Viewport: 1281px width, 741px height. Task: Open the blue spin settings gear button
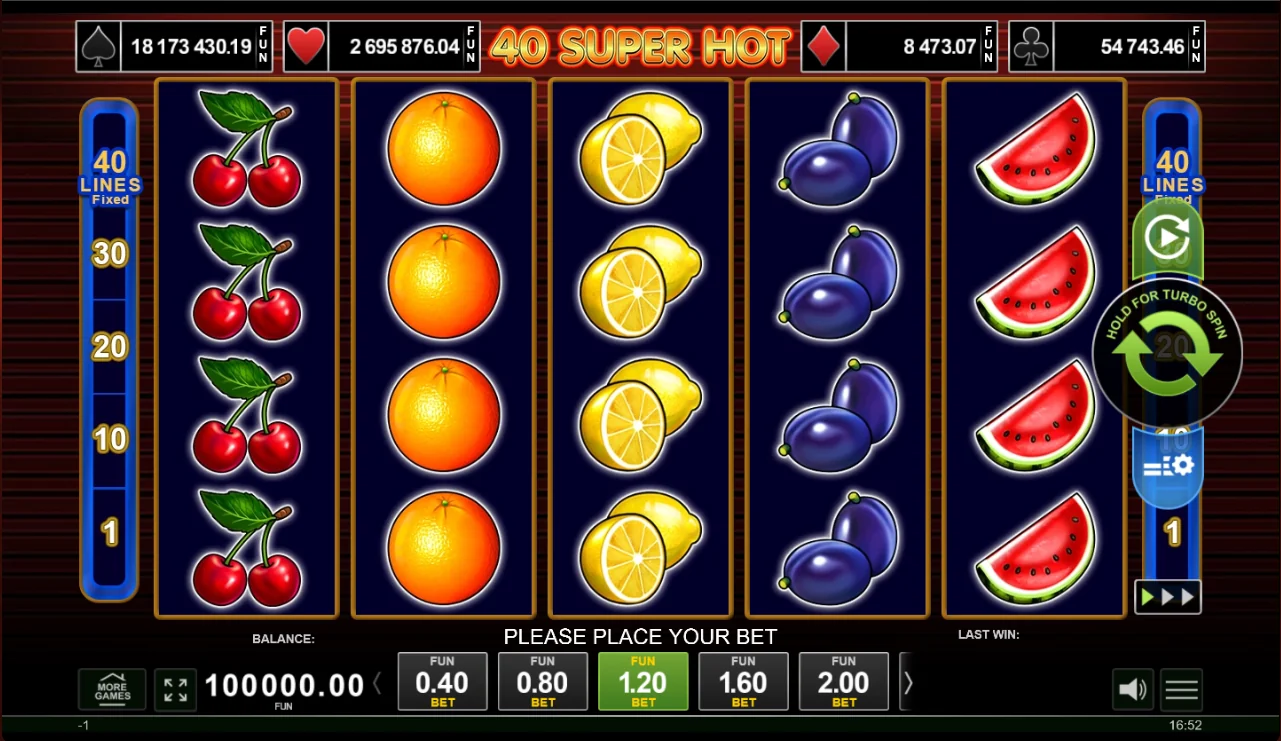(1168, 465)
